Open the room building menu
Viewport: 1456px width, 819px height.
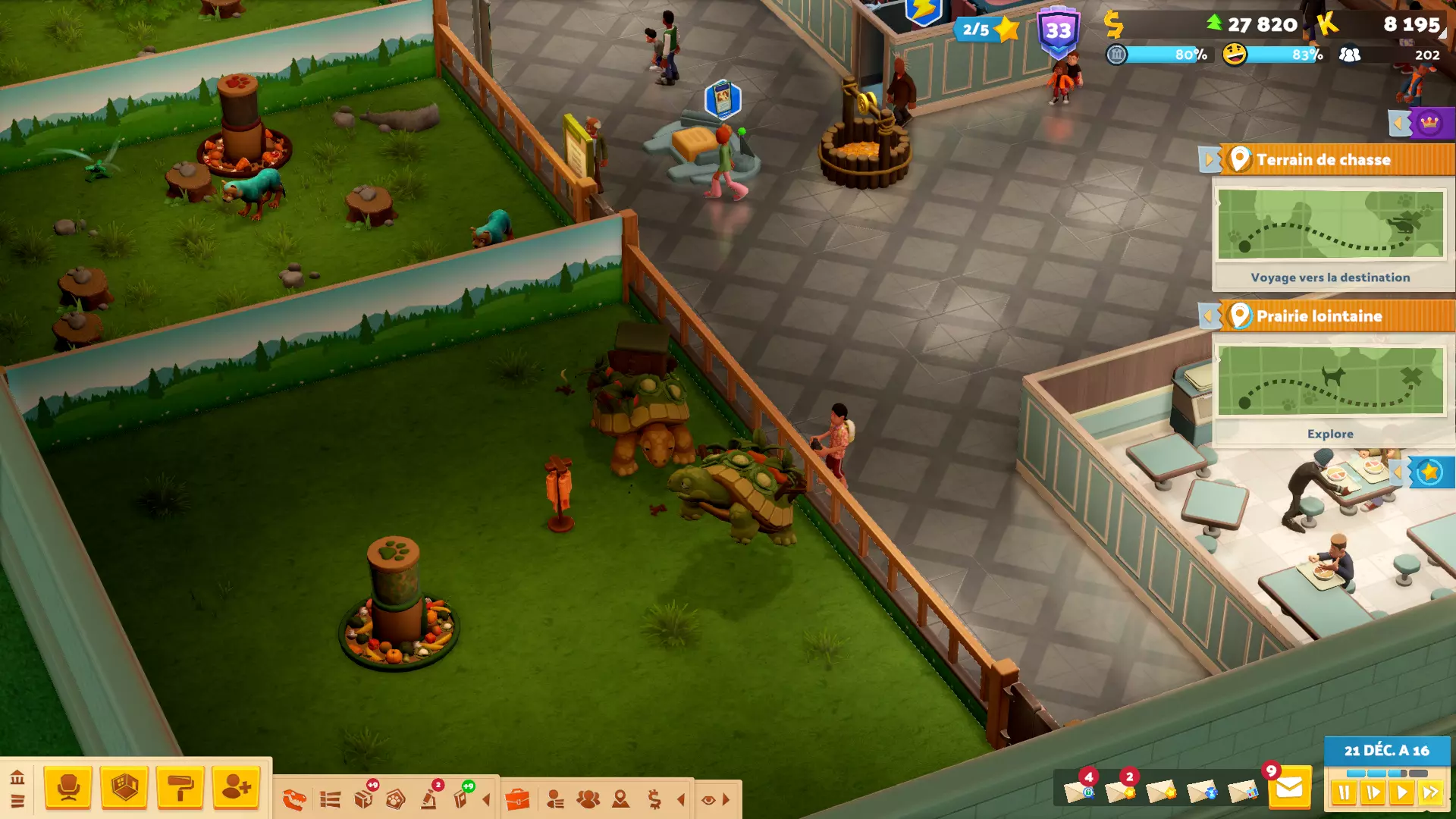pyautogui.click(x=124, y=788)
